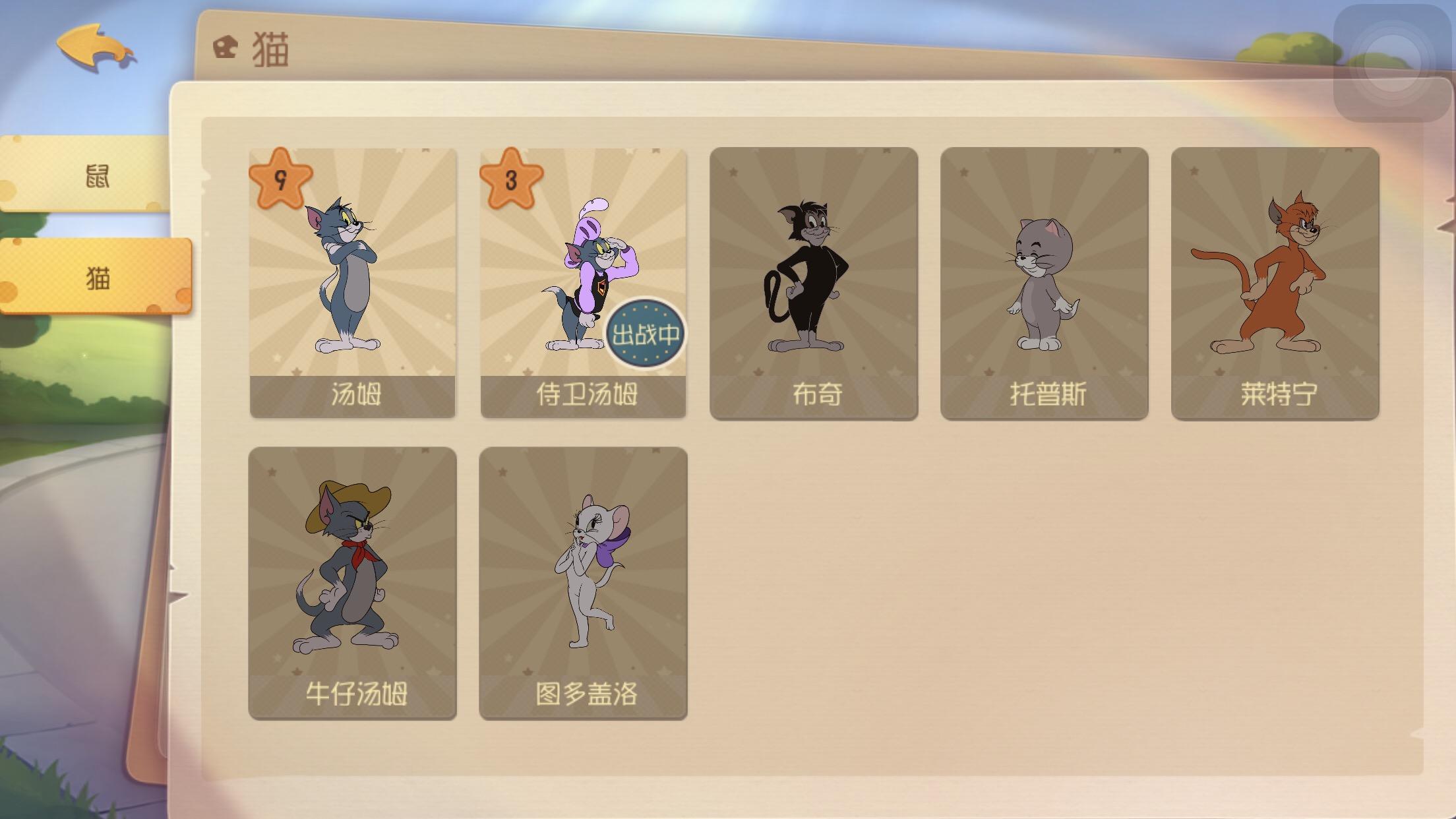1456x819 pixels.
Task: Click the star badge showing 3 on 侍卫汤姆's card
Action: (513, 178)
